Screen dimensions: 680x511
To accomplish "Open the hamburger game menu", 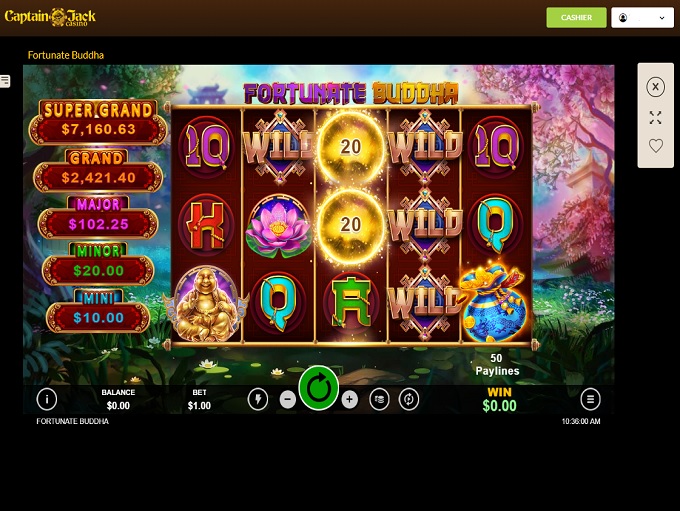I will 591,399.
